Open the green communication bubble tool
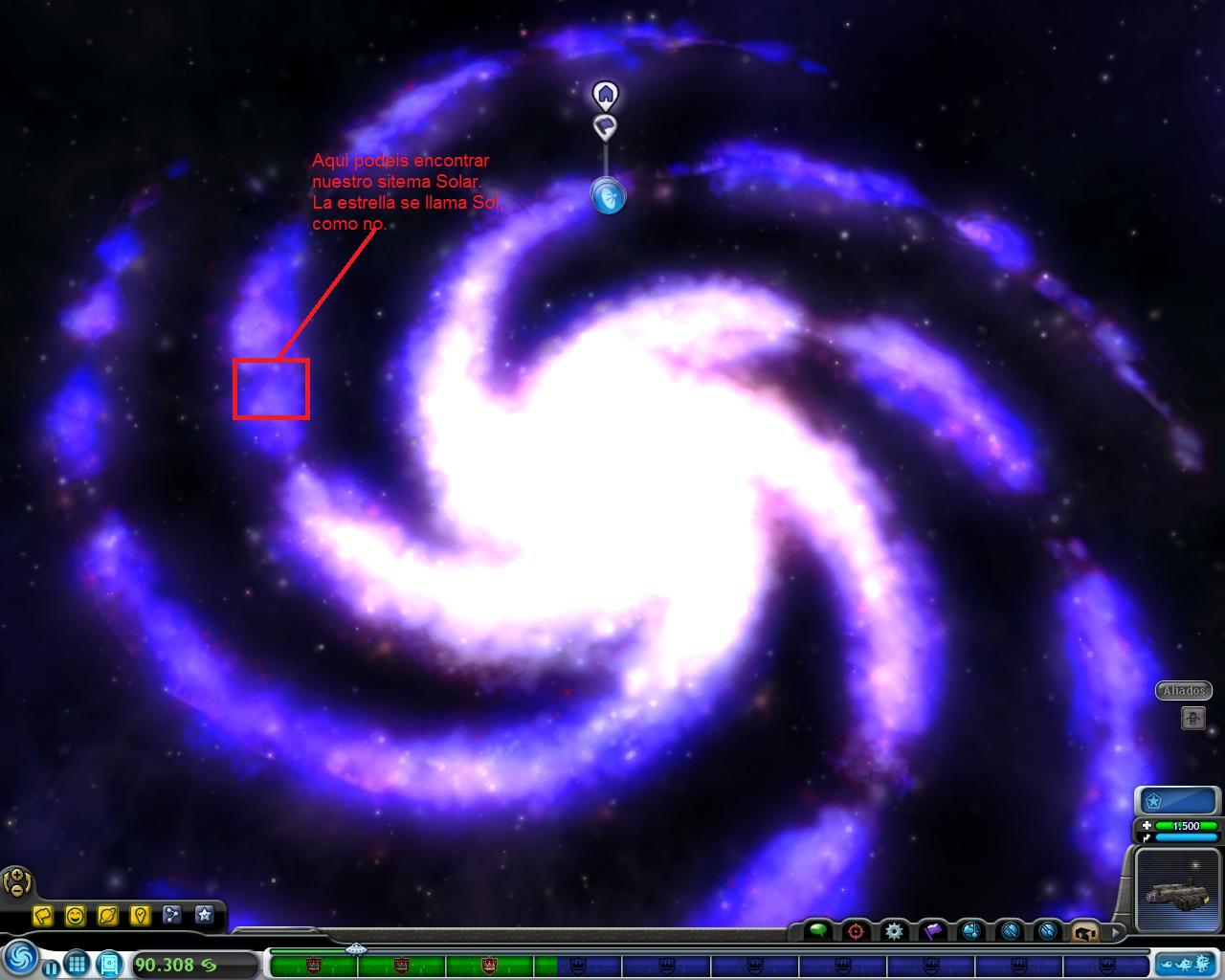Image resolution: width=1225 pixels, height=980 pixels. [818, 928]
